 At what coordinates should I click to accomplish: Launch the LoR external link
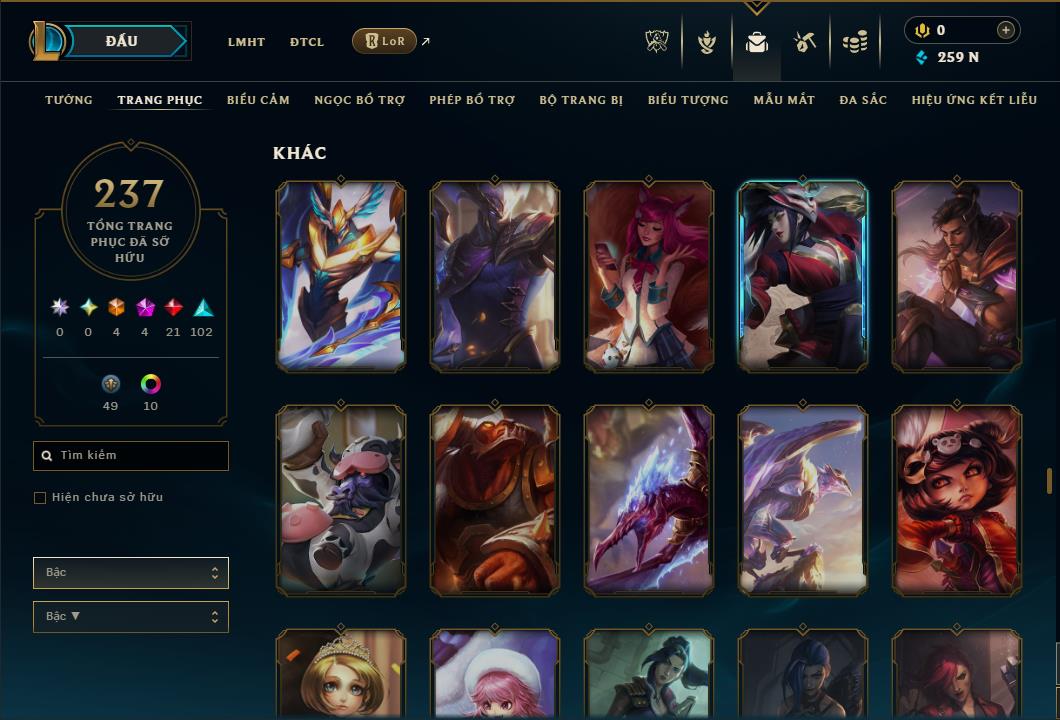[x=385, y=41]
